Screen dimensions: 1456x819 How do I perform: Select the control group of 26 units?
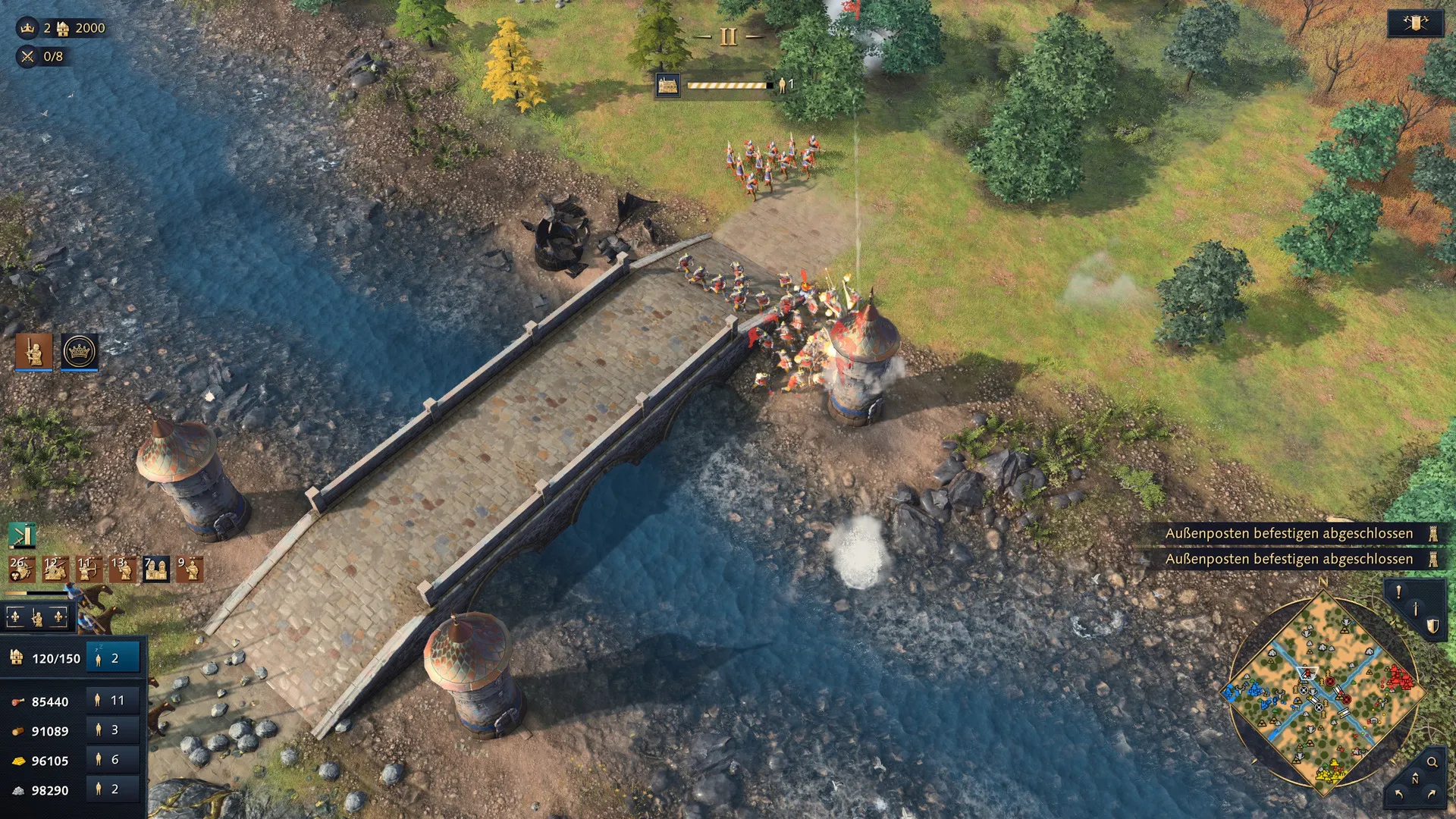click(20, 569)
